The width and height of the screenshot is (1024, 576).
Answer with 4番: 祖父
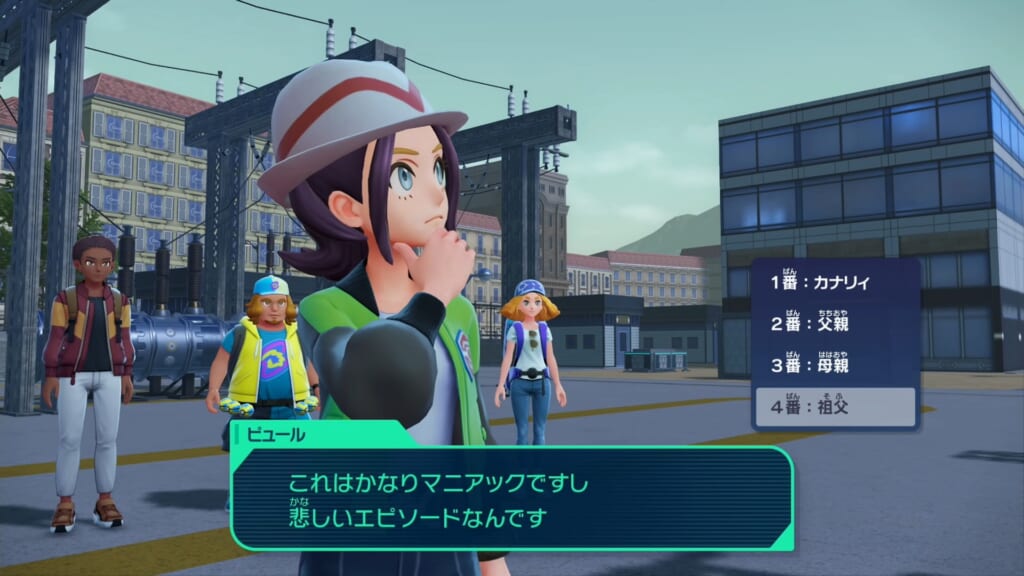tap(834, 407)
